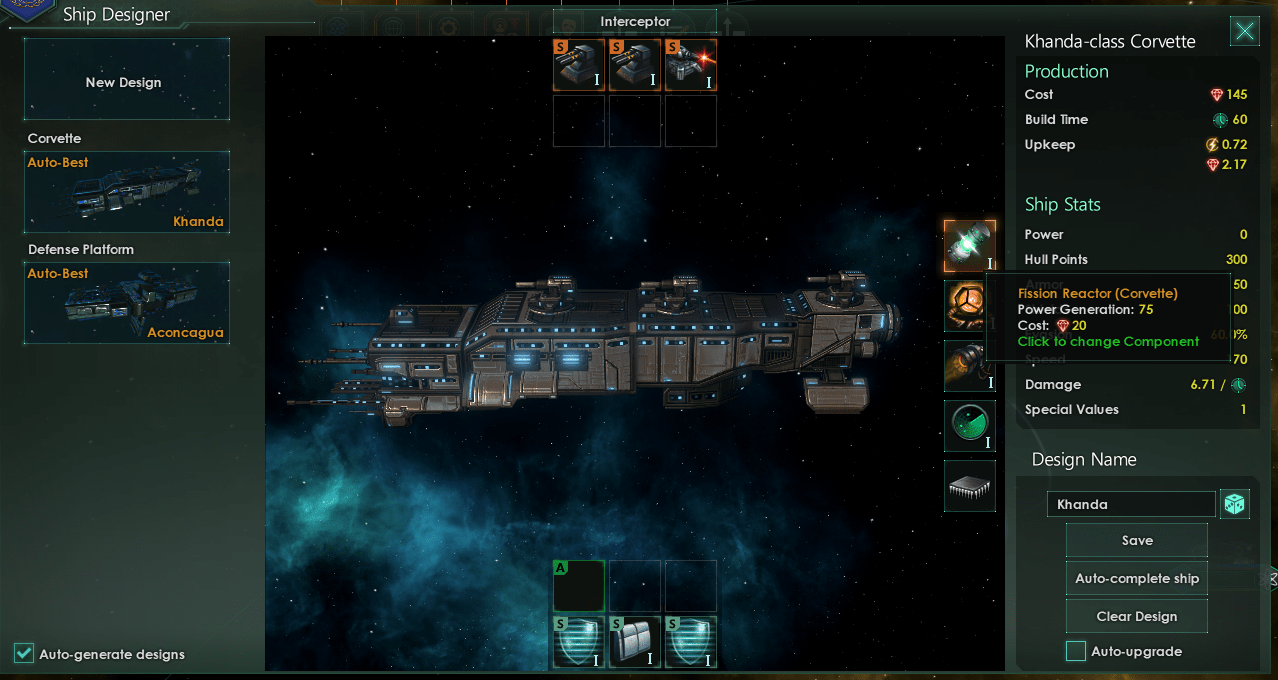1278x680 pixels.
Task: Select the empty A auxiliary slot
Action: pyautogui.click(x=579, y=586)
